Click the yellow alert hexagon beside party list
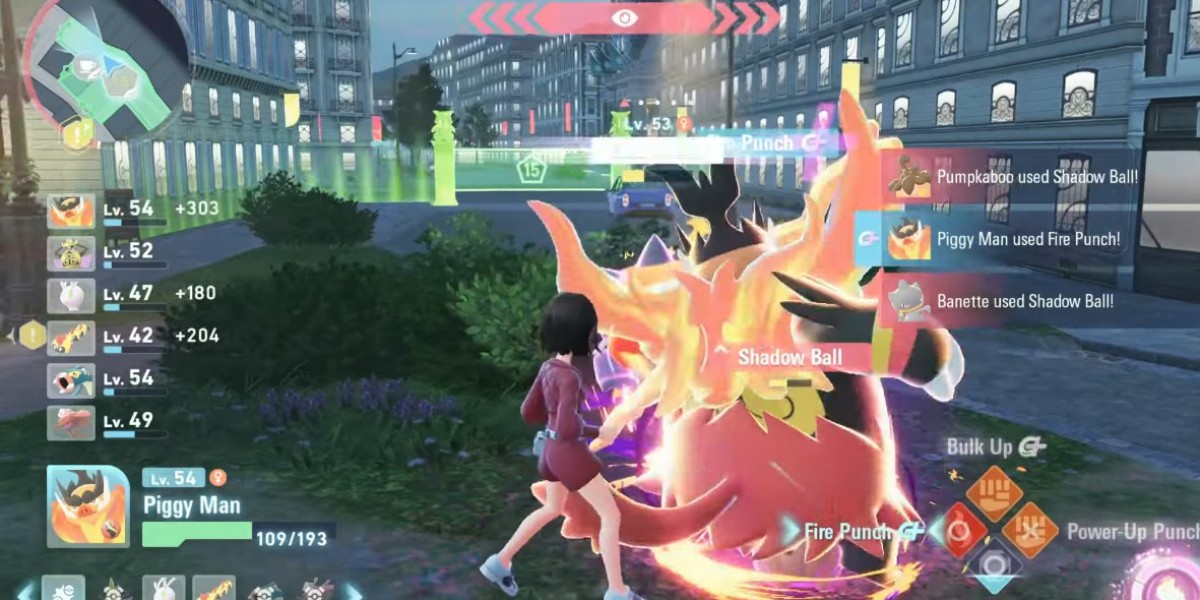The width and height of the screenshot is (1200, 600). [33, 335]
